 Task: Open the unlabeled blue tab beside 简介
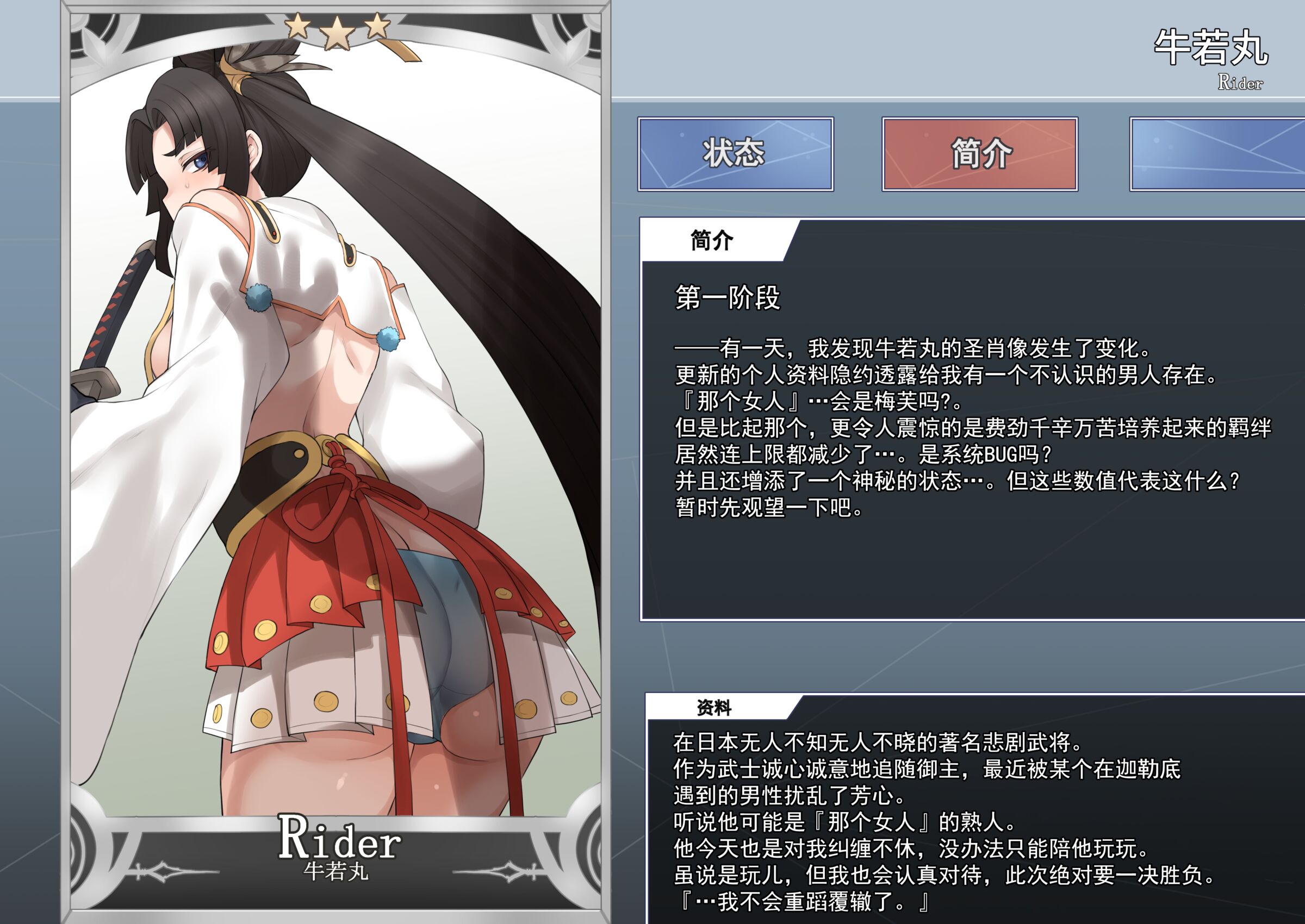pos(1217,154)
